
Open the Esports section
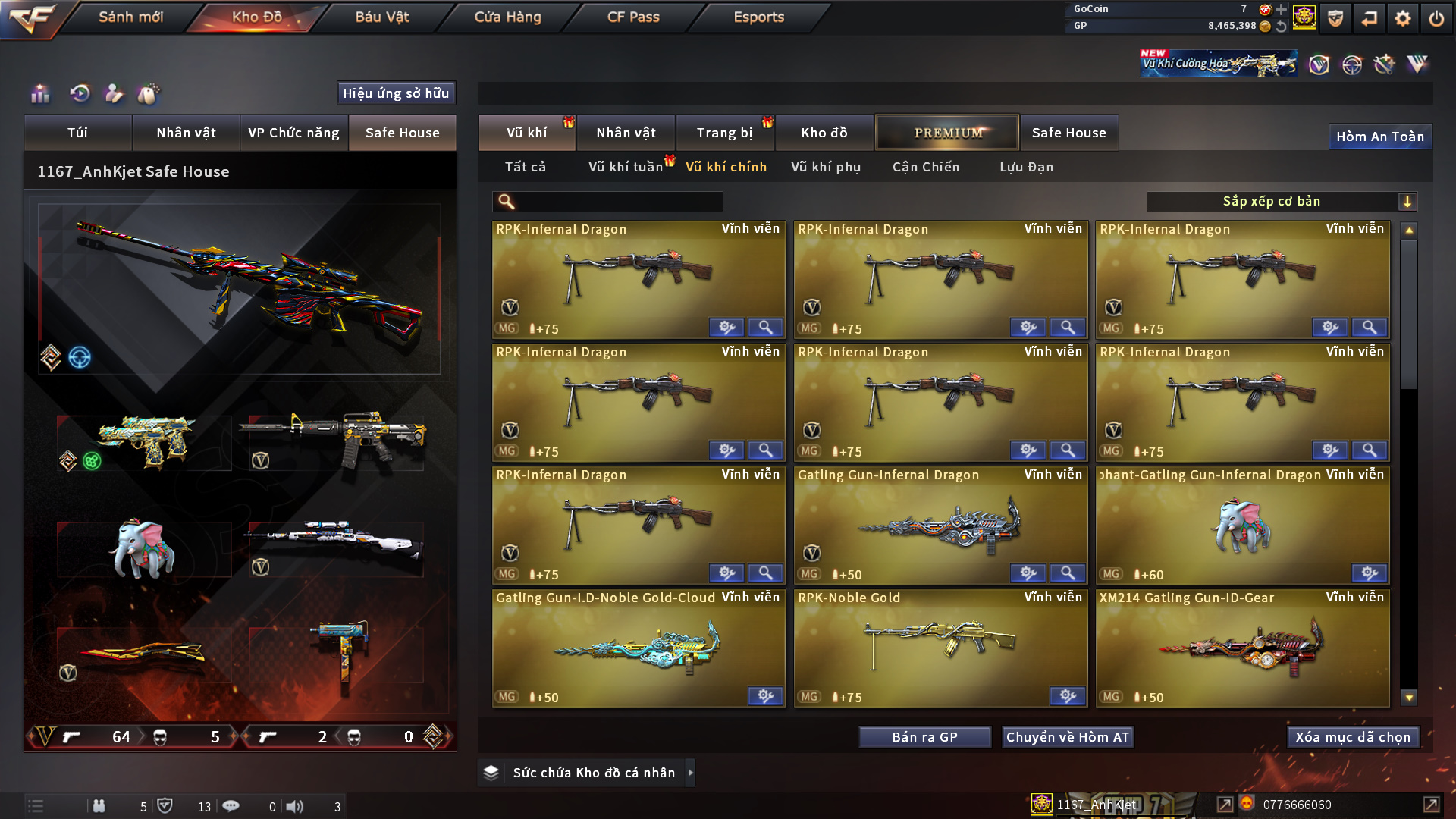coord(758,17)
